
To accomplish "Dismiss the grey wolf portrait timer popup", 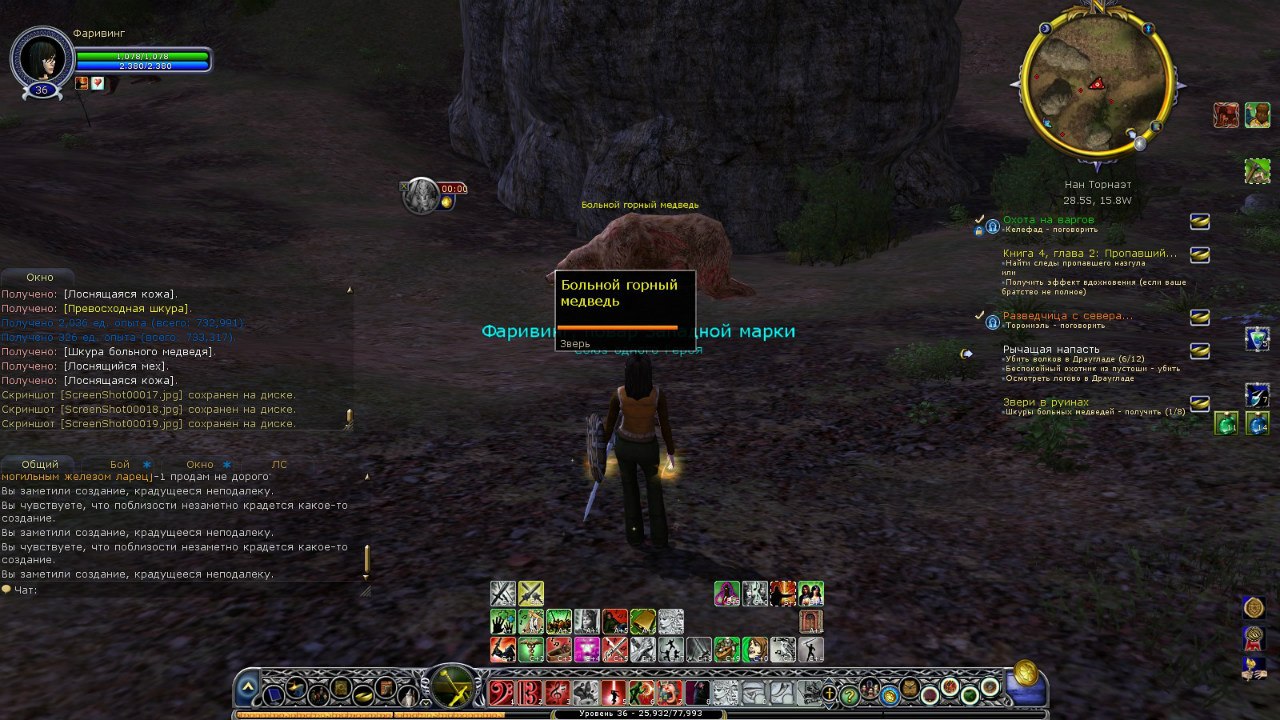I will 404,186.
